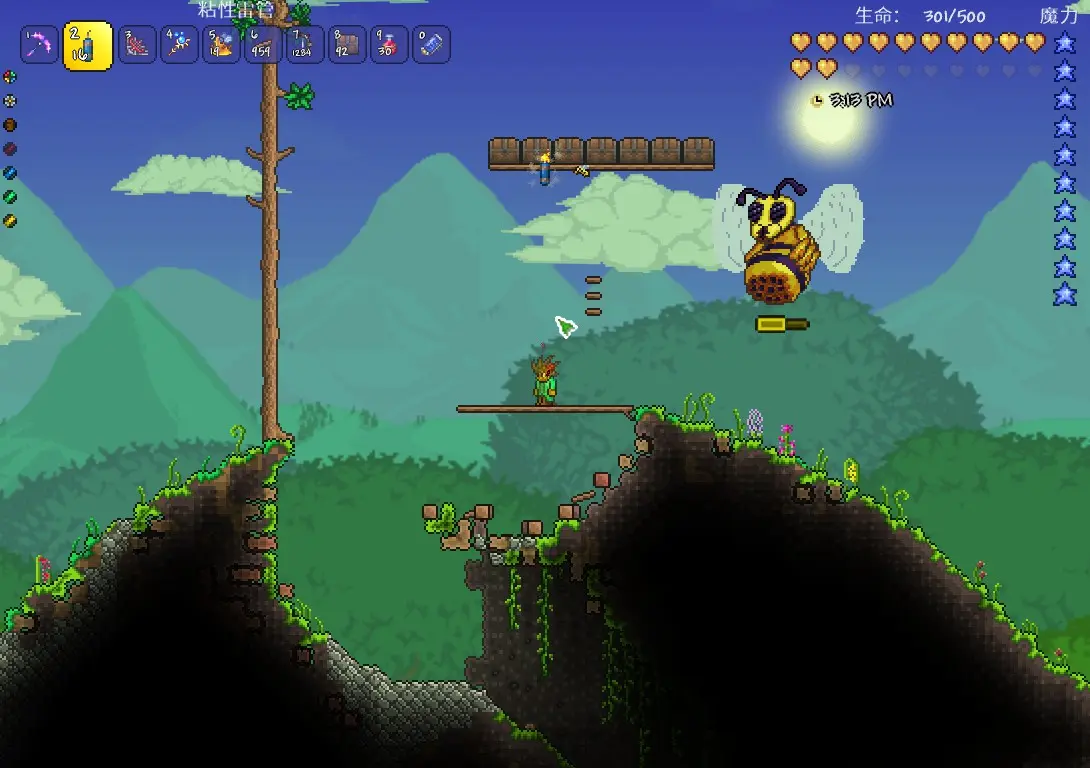Viewport: 1090px width, 768px height.
Task: Select the sticky dynamite hotbar slot
Action: pyautogui.click(x=88, y=45)
